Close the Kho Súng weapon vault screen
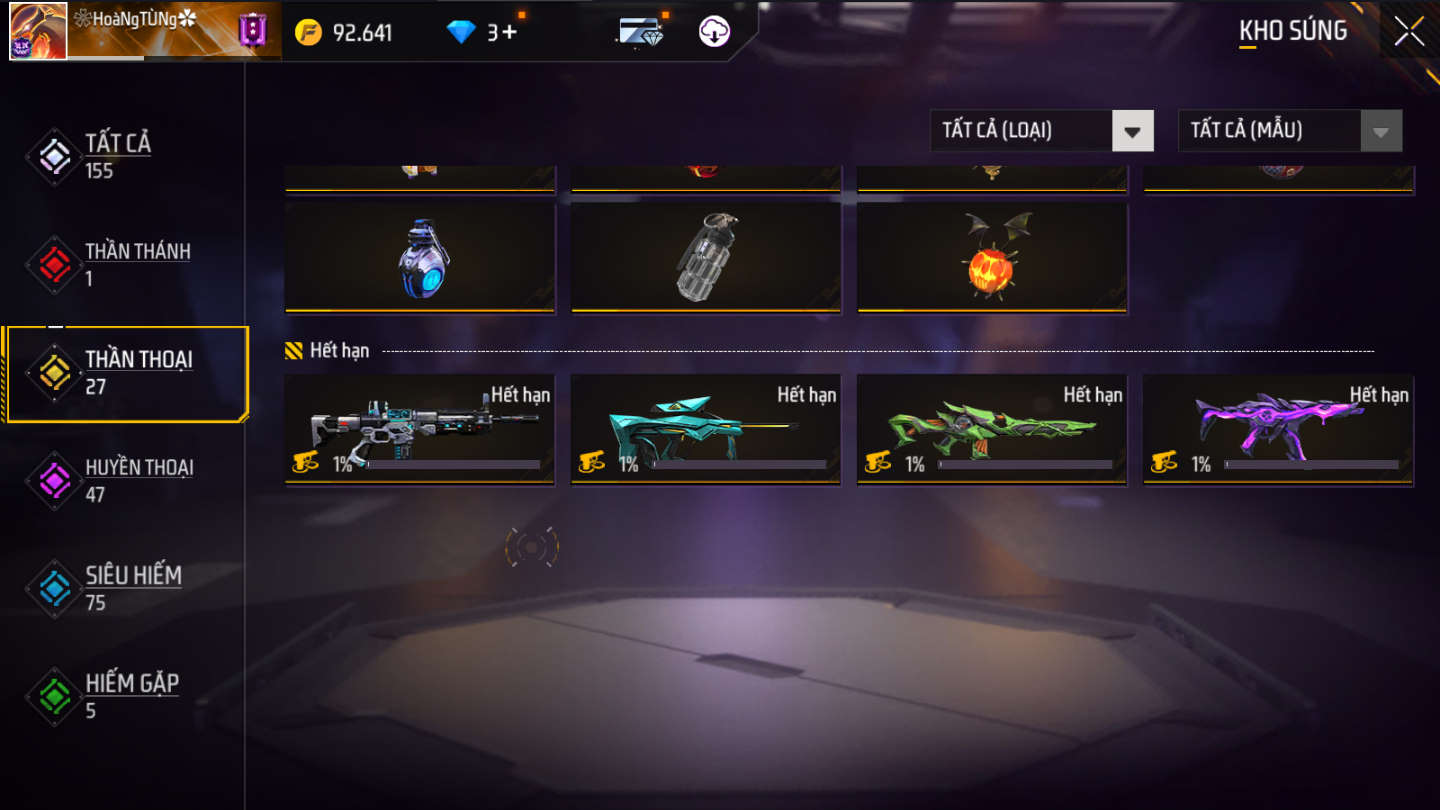The image size is (1440, 810). [1409, 31]
